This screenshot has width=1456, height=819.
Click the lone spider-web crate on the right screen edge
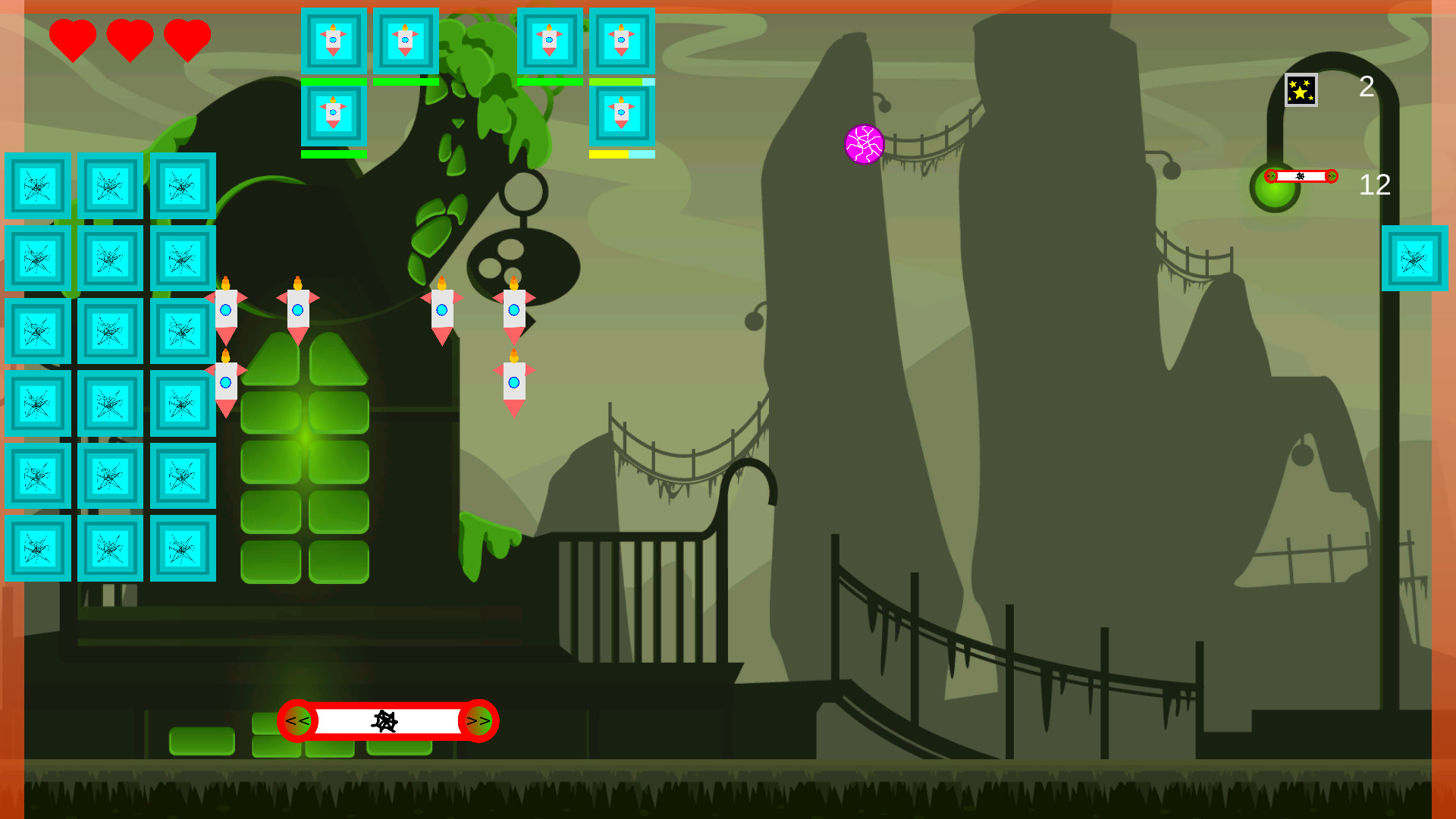click(1417, 259)
